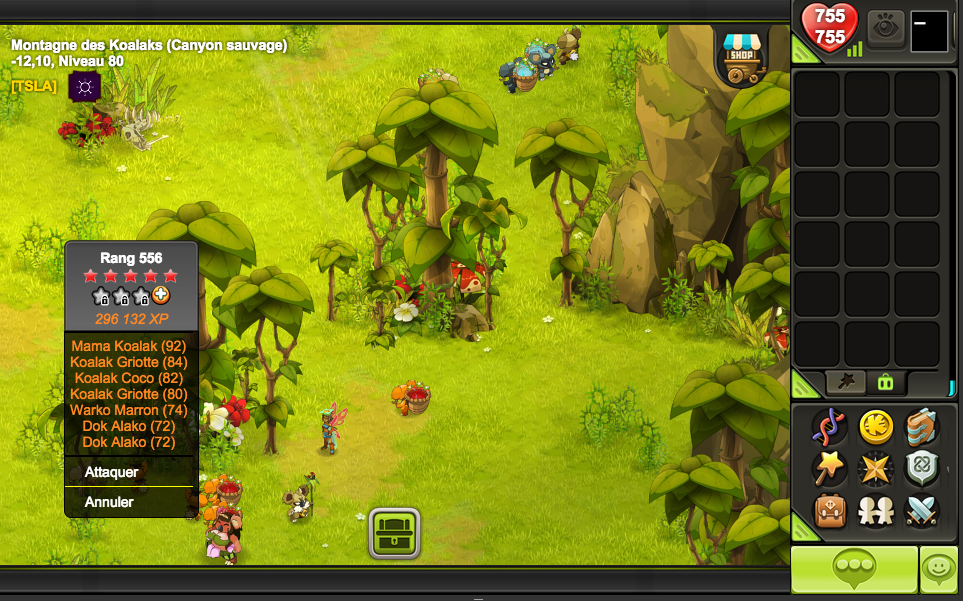Open the orange and teal stacked books icon
Viewport: 963px width, 601px height.
[x=922, y=427]
